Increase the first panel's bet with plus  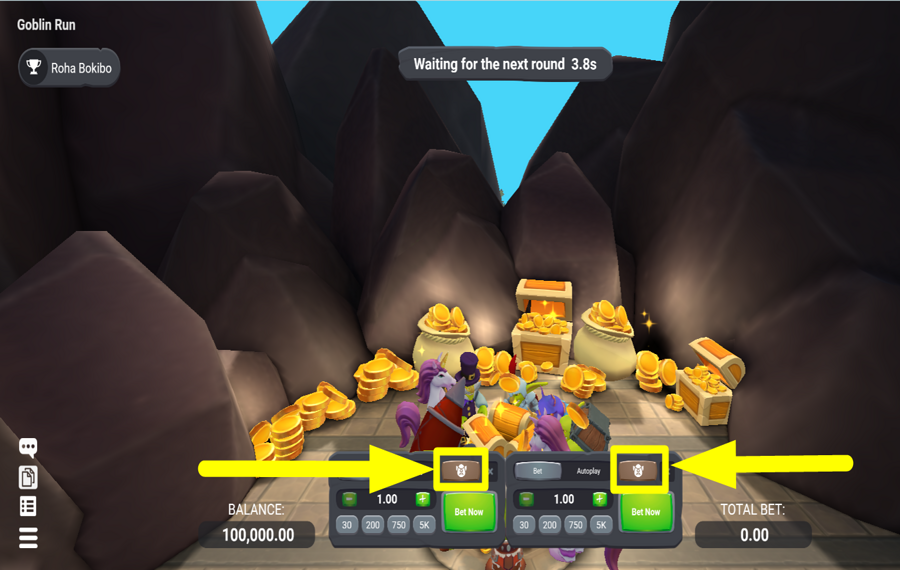coord(423,499)
